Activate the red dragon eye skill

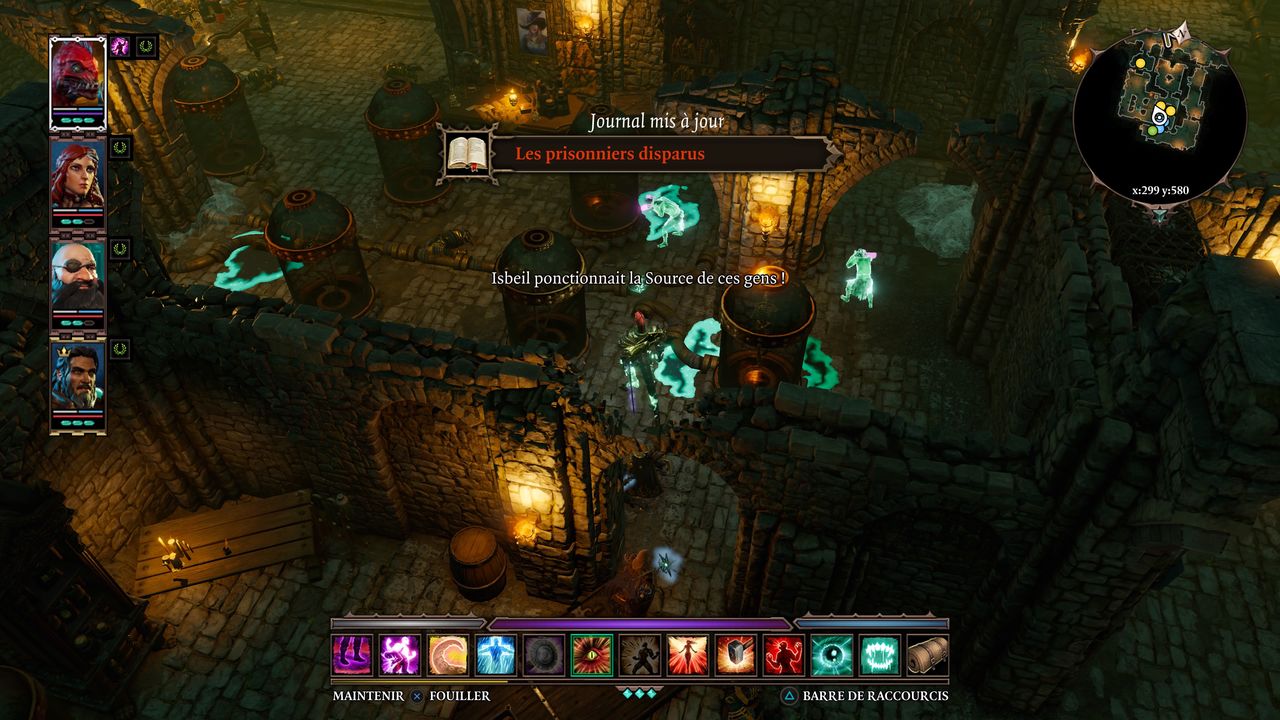coord(592,655)
